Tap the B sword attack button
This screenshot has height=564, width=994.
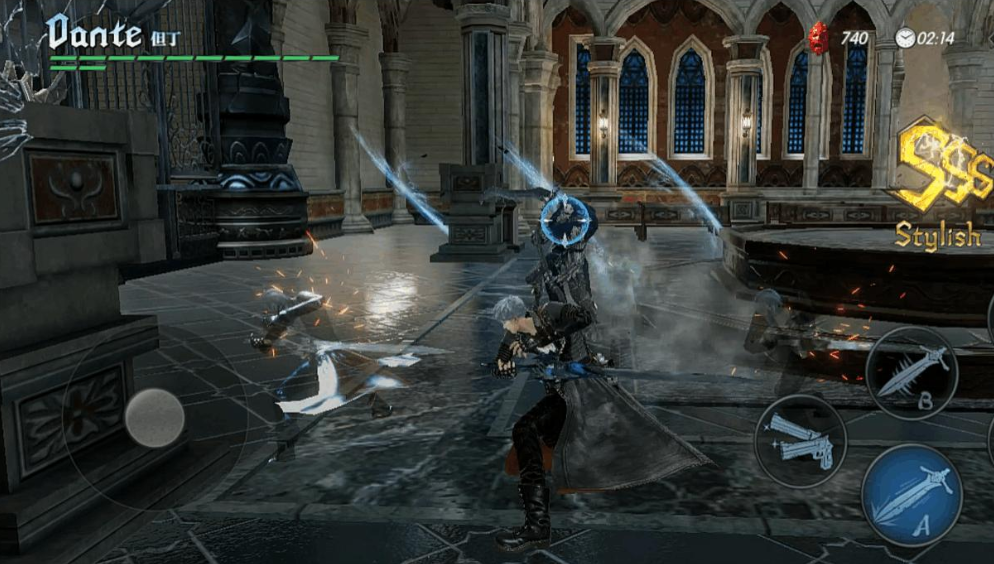(911, 372)
